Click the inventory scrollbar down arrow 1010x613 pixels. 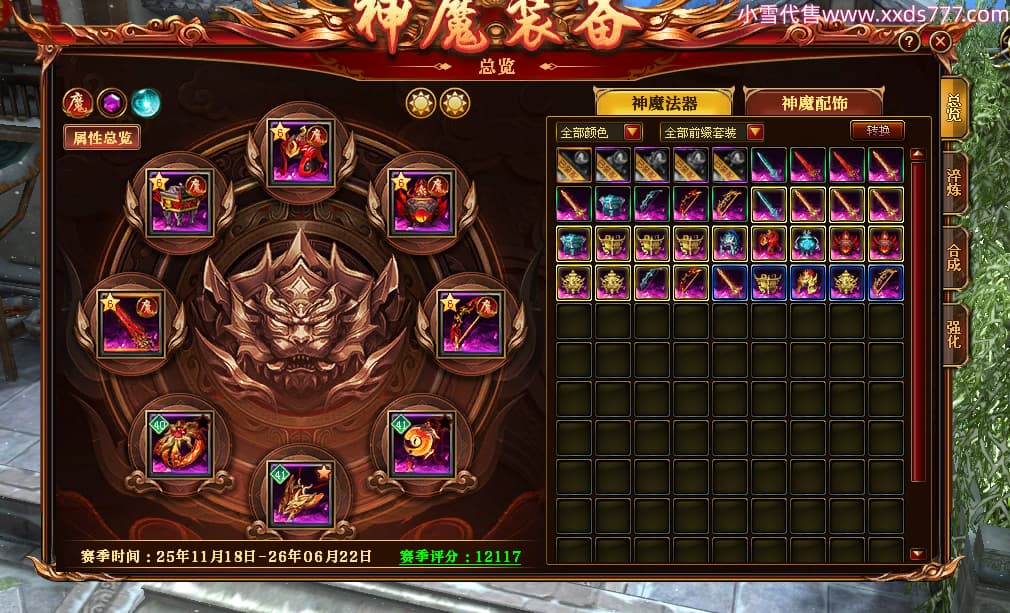click(x=917, y=553)
